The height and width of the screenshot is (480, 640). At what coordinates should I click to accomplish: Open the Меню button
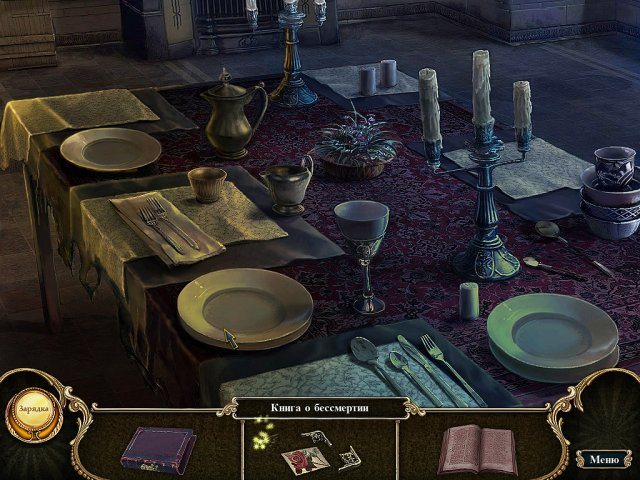[x=603, y=460]
